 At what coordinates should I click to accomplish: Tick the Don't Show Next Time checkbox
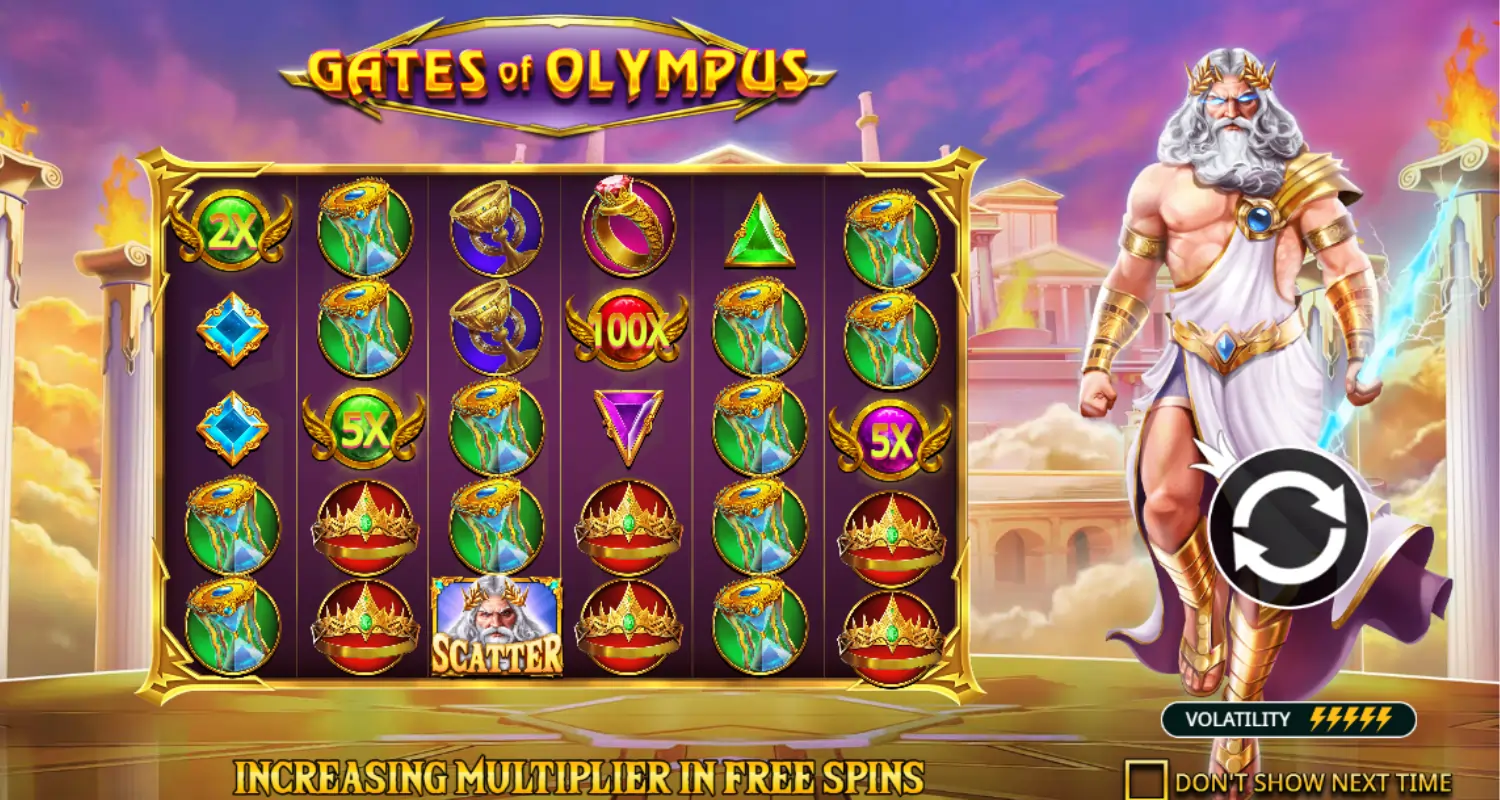point(1147,780)
